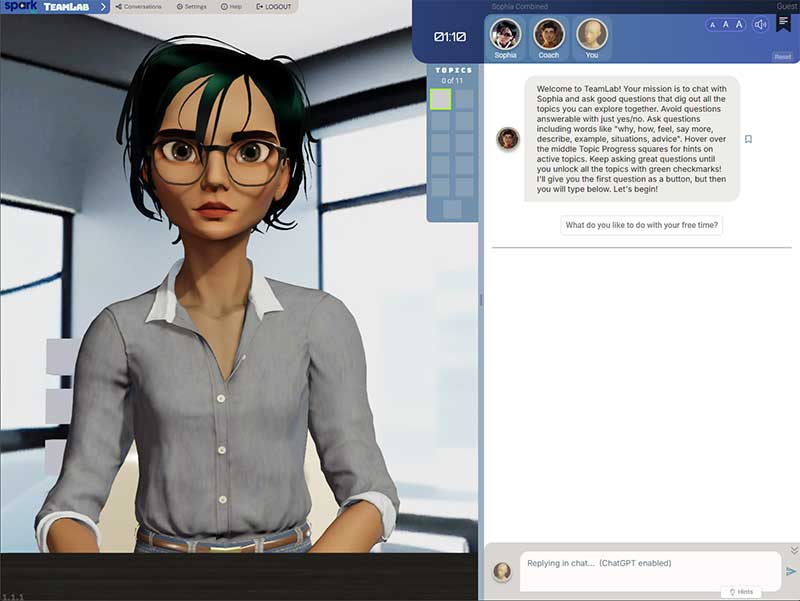Click the Reset button
The image size is (800, 601).
coord(782,57)
